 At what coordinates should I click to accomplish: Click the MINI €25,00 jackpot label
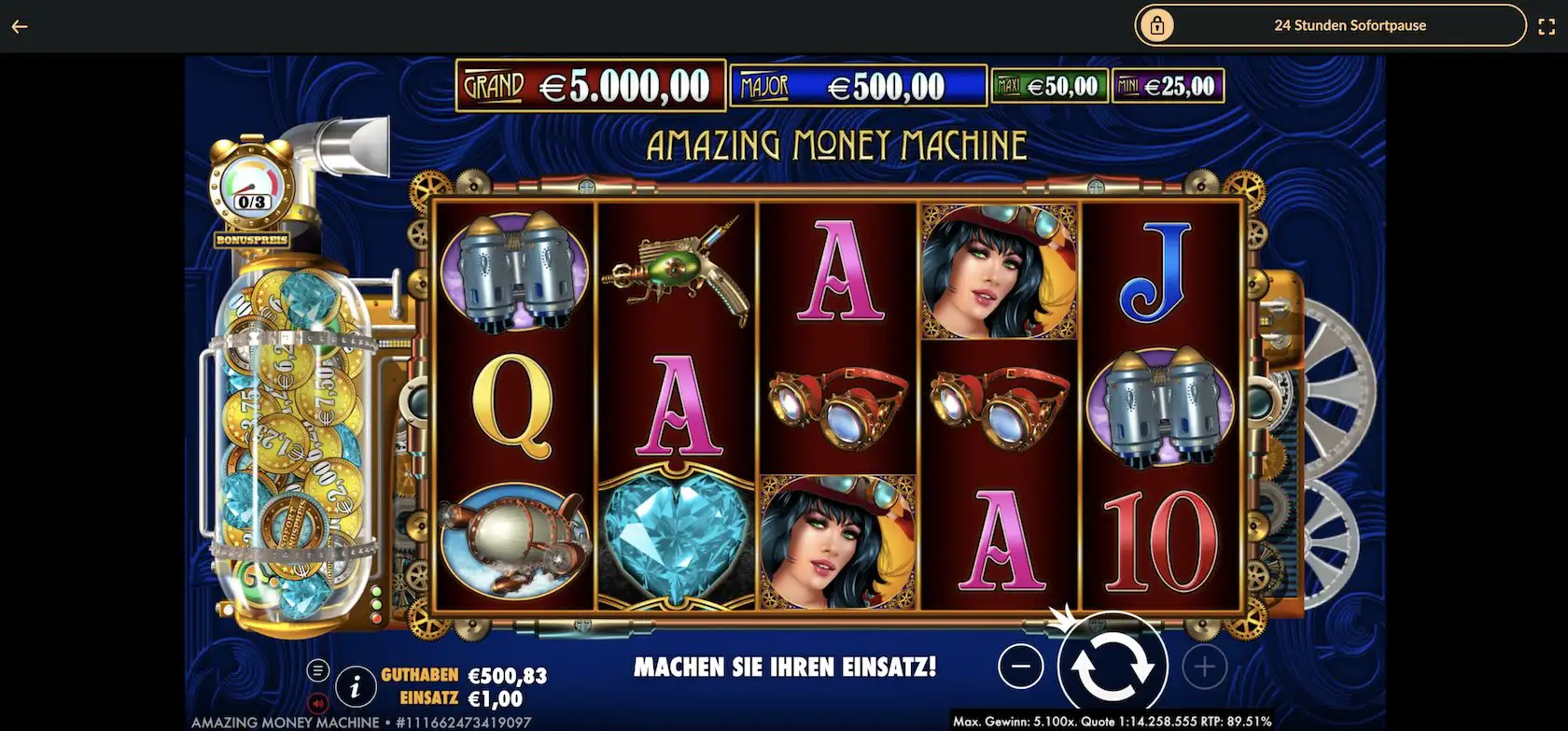[1170, 85]
